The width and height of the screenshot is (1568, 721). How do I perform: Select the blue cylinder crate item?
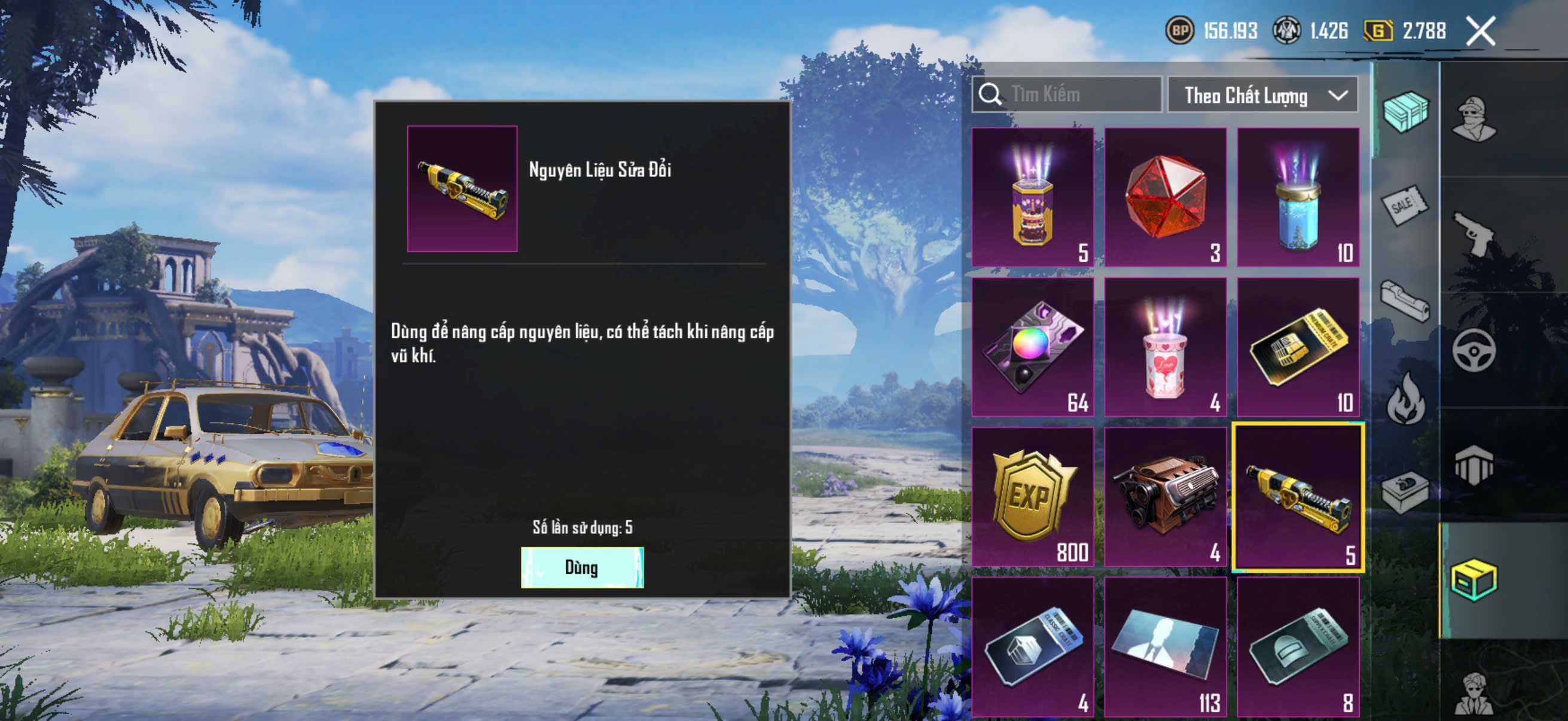click(1298, 197)
